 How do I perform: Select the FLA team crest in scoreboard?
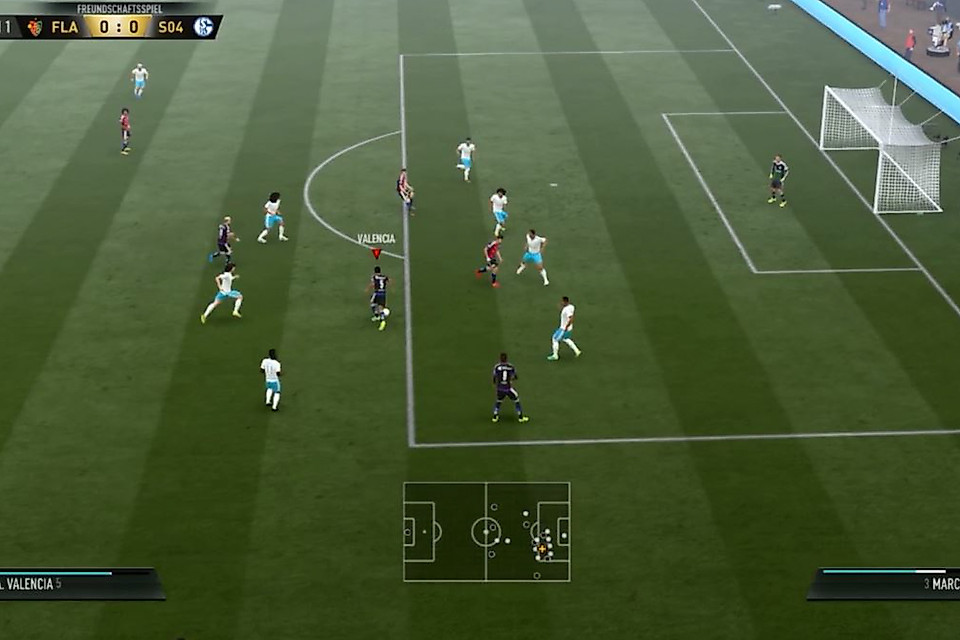point(35,27)
